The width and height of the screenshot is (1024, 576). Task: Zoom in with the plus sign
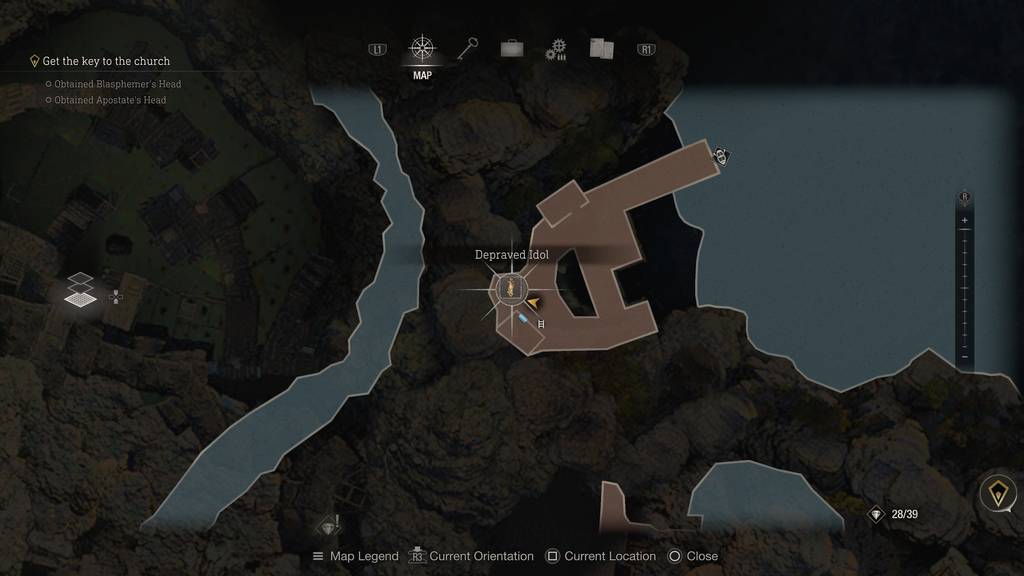click(964, 220)
